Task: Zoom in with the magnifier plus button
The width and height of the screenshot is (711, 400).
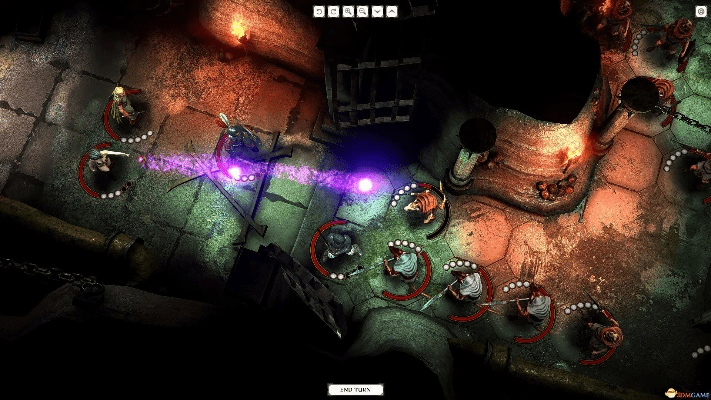Action: click(x=348, y=11)
